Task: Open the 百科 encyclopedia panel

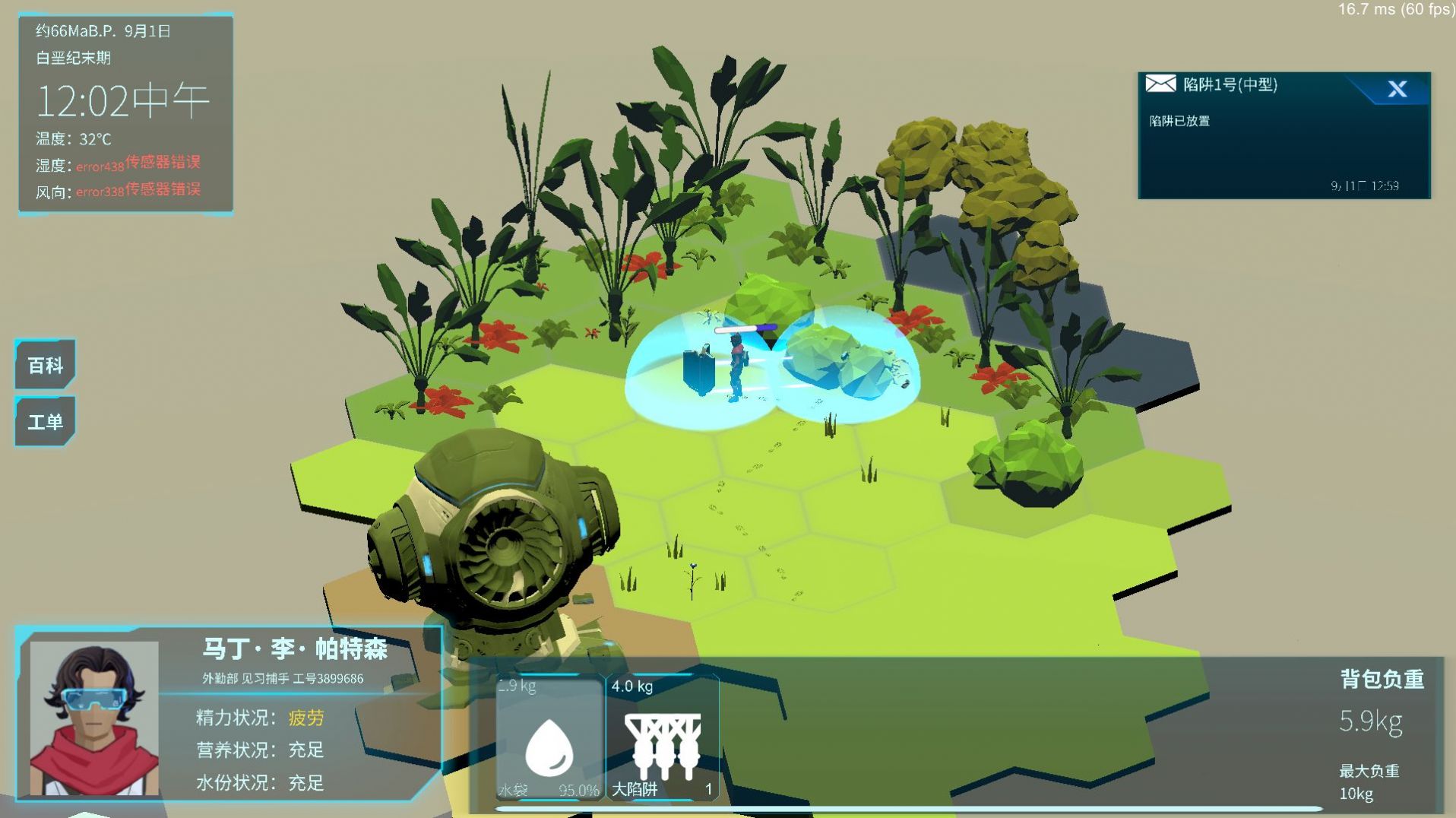Action: (x=45, y=365)
